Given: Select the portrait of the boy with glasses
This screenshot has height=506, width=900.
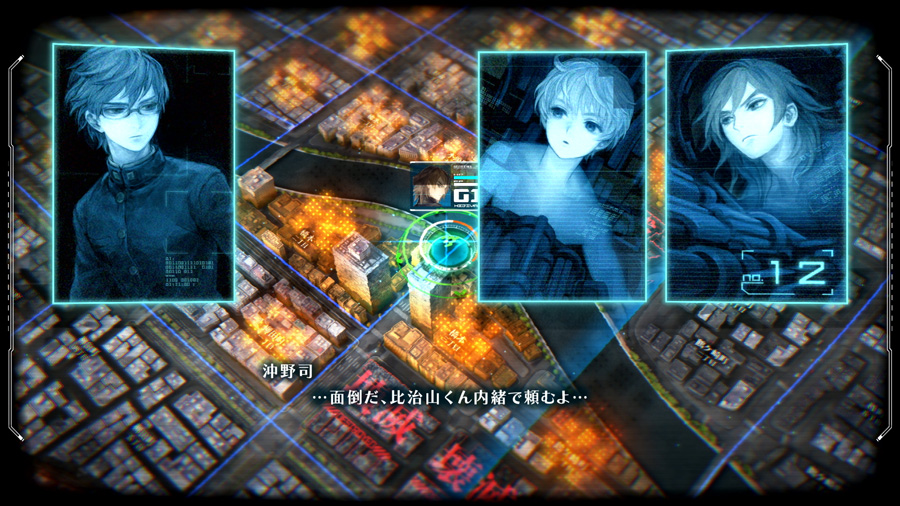Looking at the screenshot, I should click(x=144, y=173).
